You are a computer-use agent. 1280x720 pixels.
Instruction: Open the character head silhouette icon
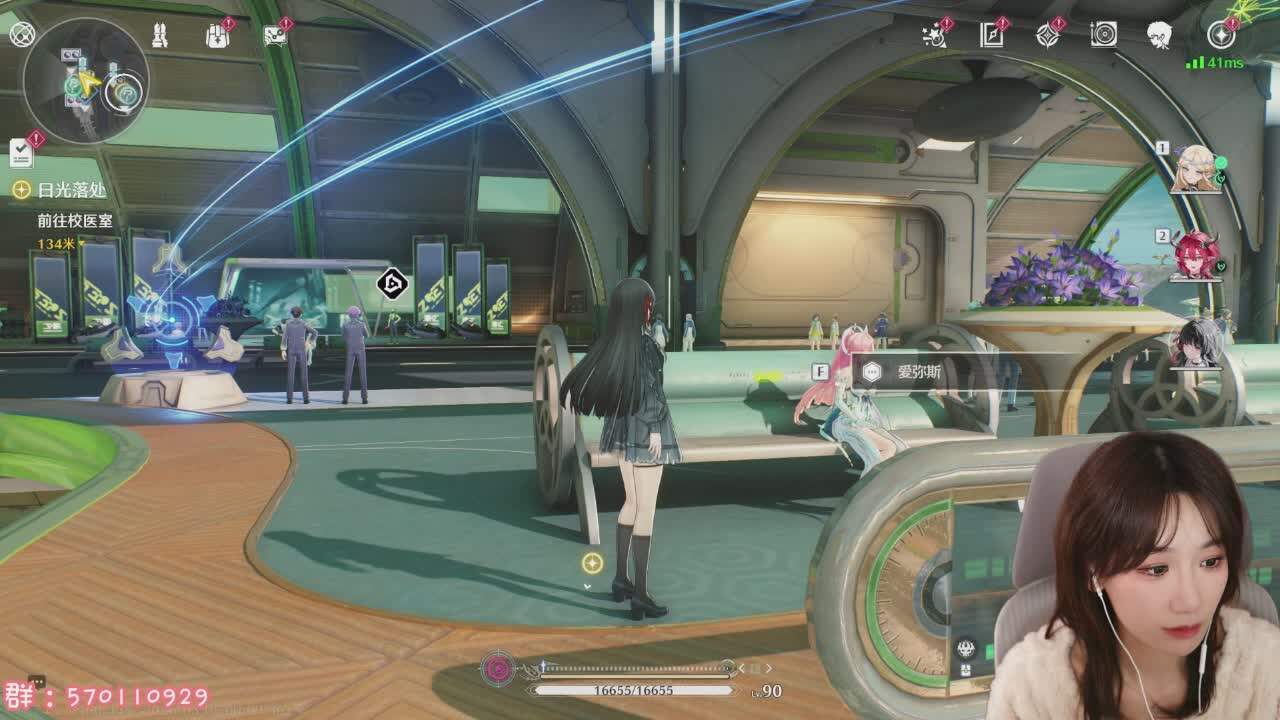[1159, 36]
